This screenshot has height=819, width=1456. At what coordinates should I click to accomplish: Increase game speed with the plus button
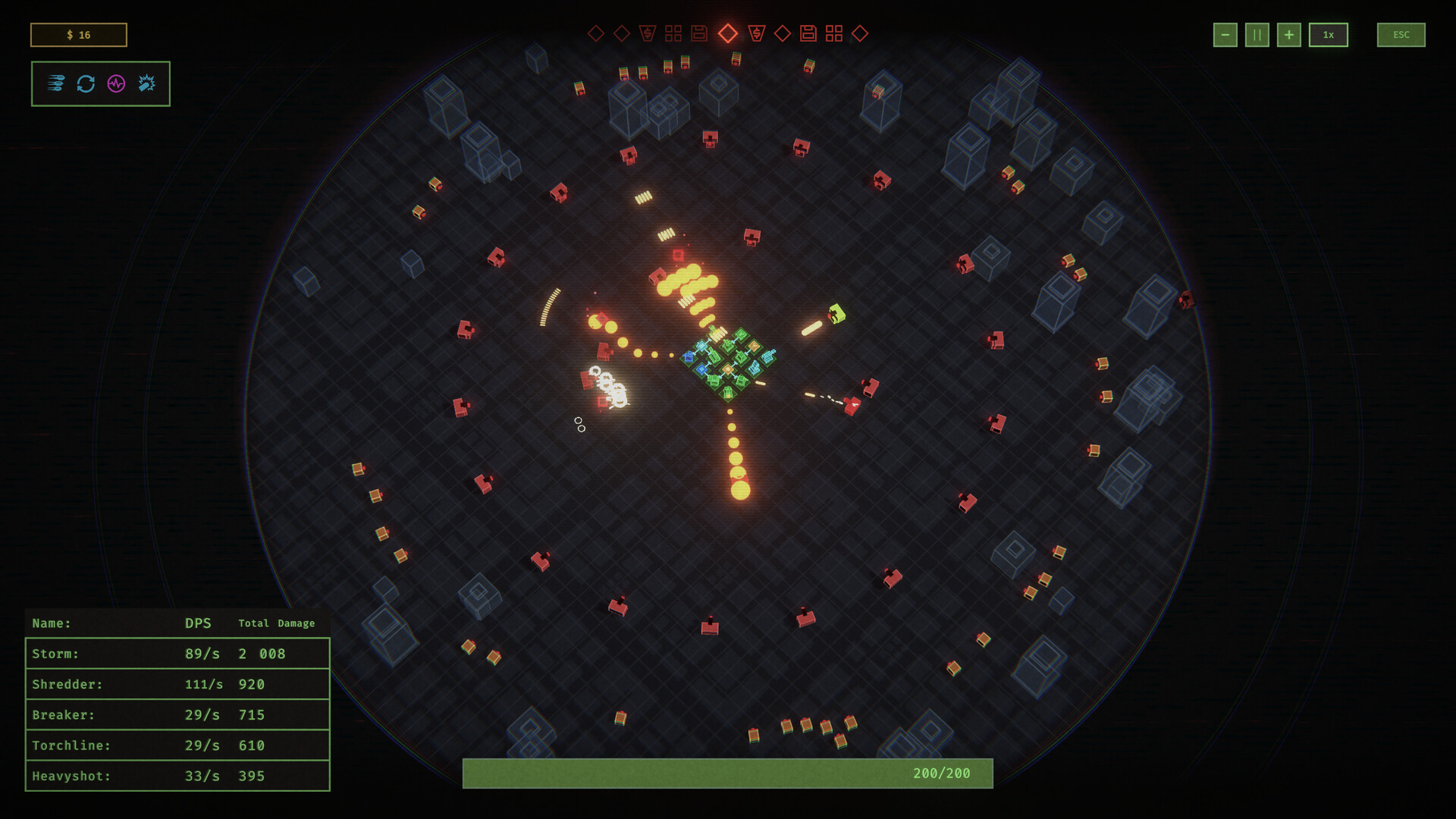tap(1288, 34)
